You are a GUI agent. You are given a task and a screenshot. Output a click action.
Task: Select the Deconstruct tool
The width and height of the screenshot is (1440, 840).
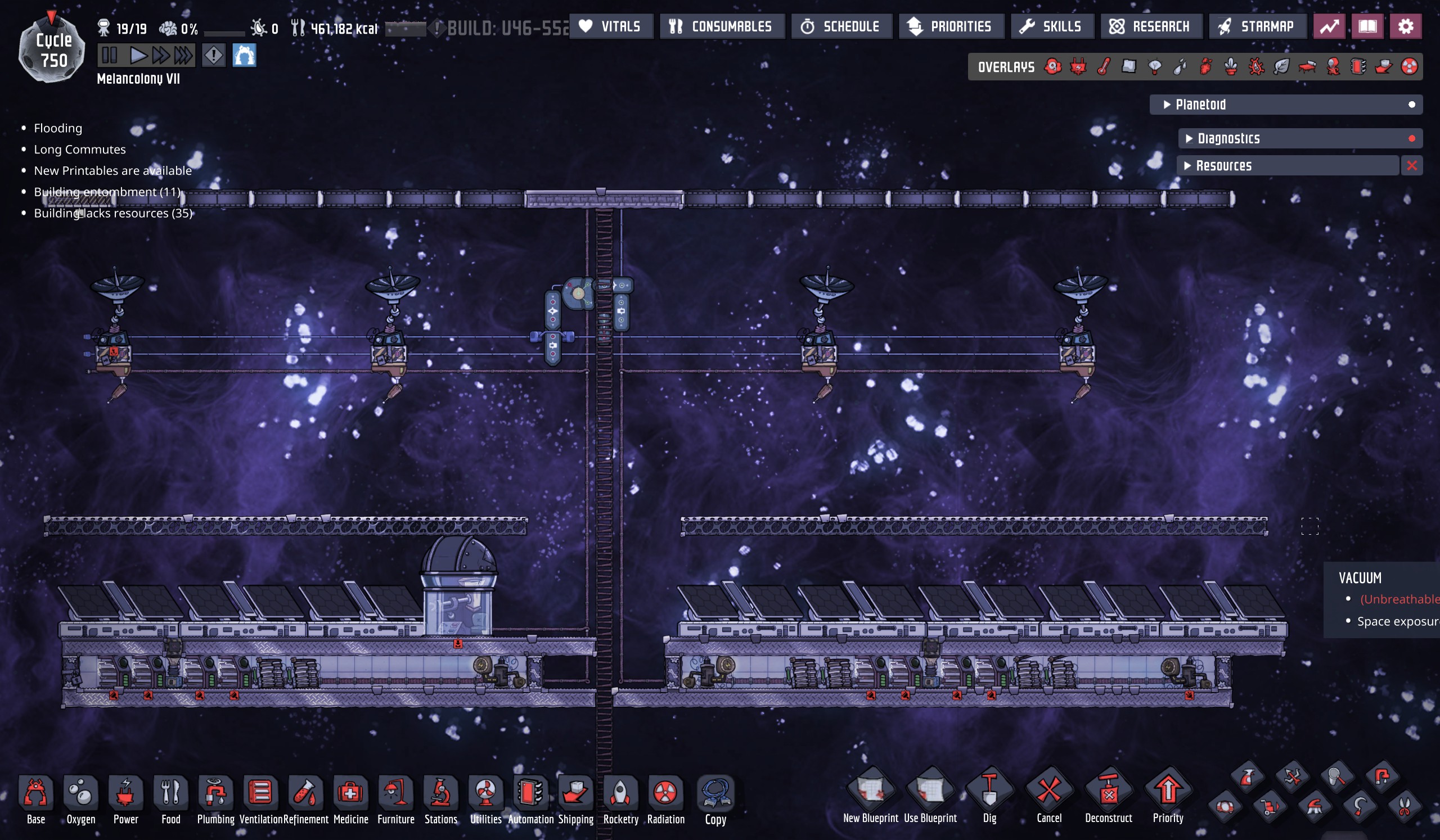[1108, 795]
